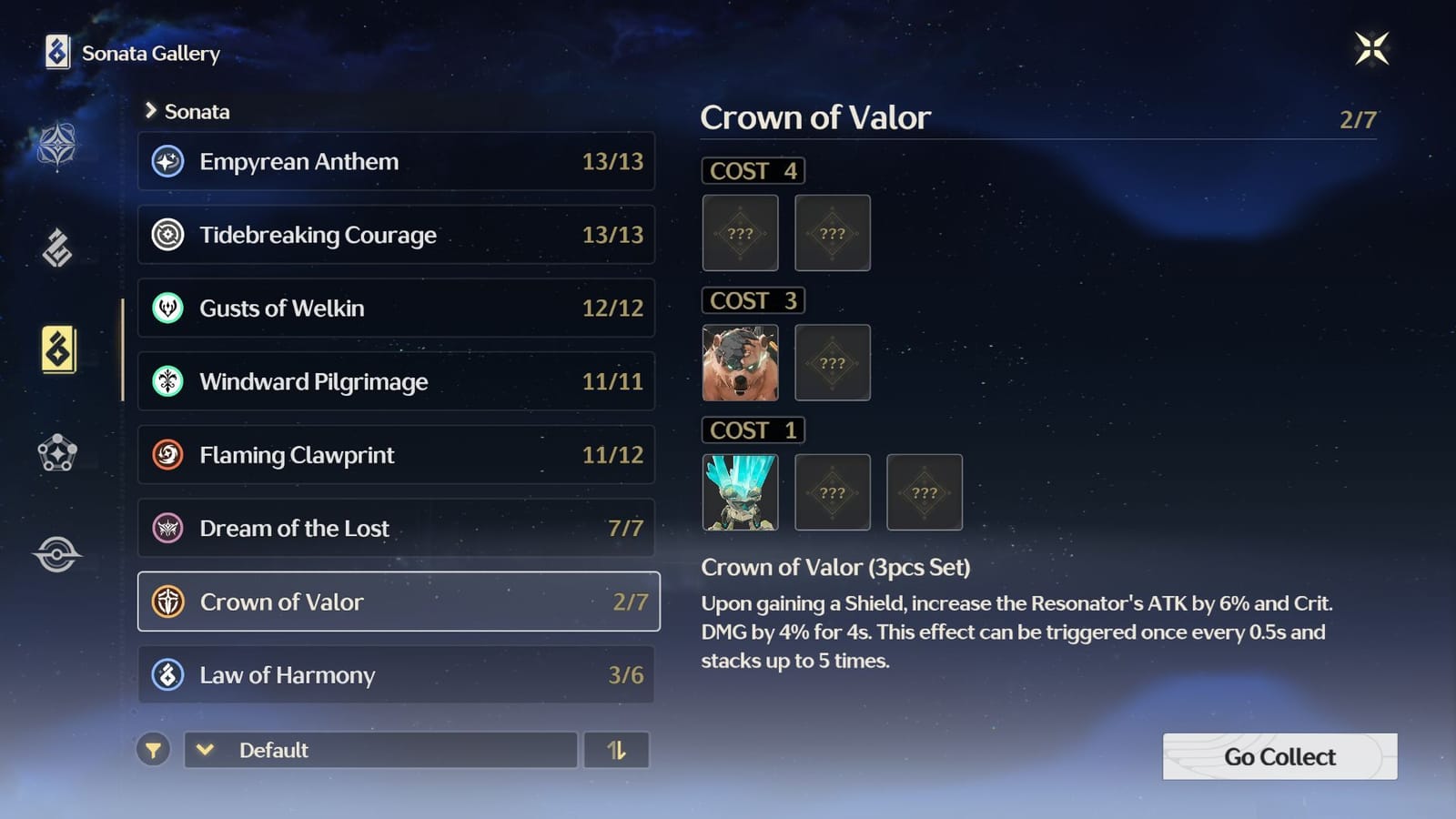Toggle the filter funnel icon

pyautogui.click(x=154, y=751)
